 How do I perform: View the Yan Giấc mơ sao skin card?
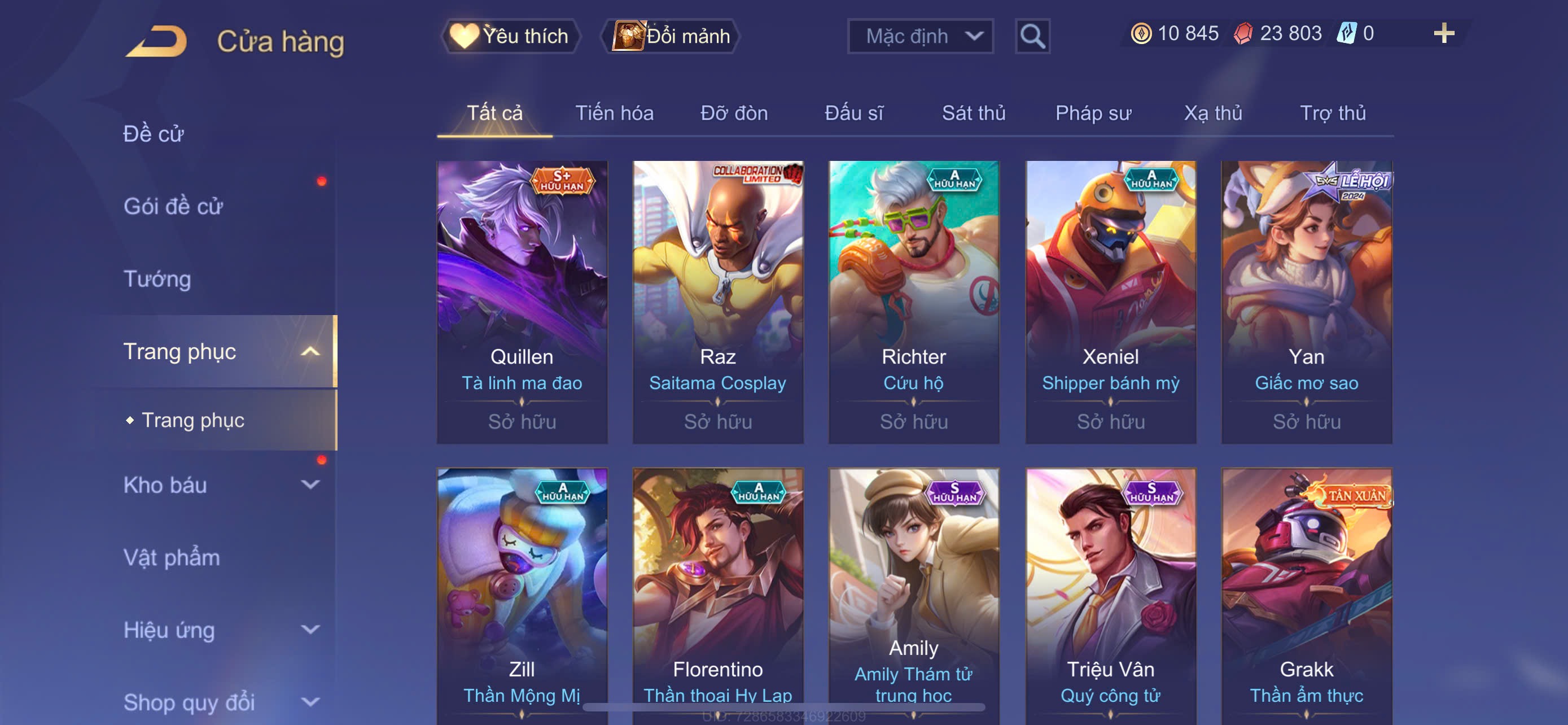pyautogui.click(x=1306, y=302)
